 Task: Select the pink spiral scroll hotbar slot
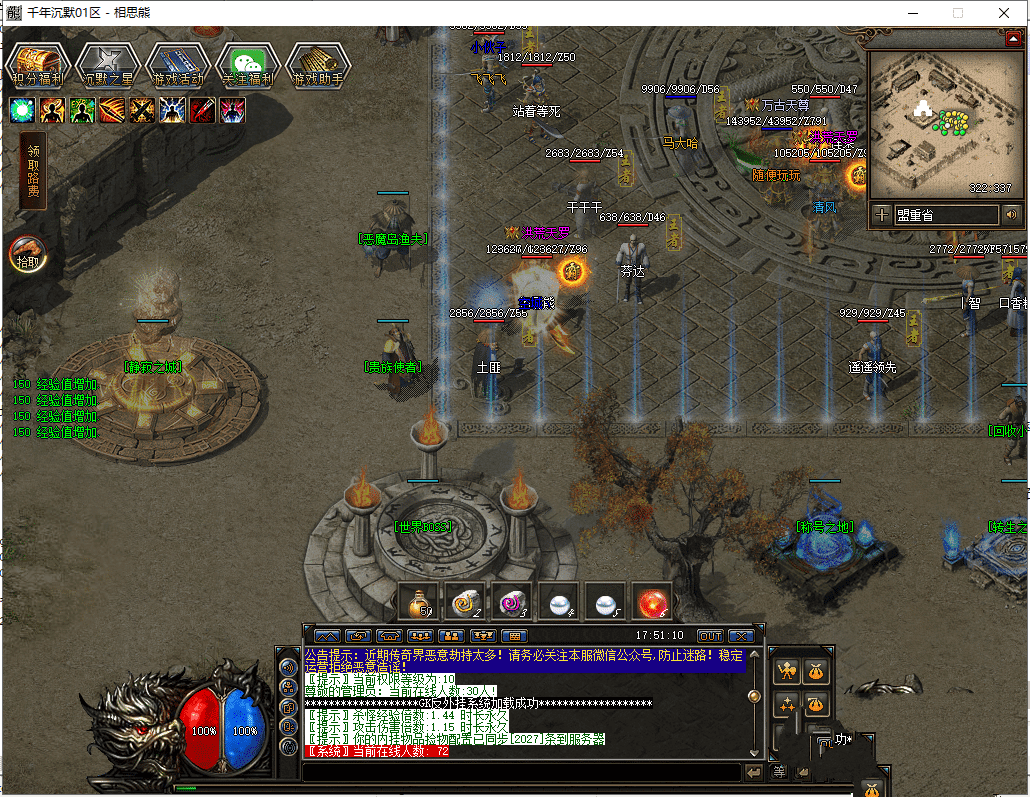click(512, 602)
